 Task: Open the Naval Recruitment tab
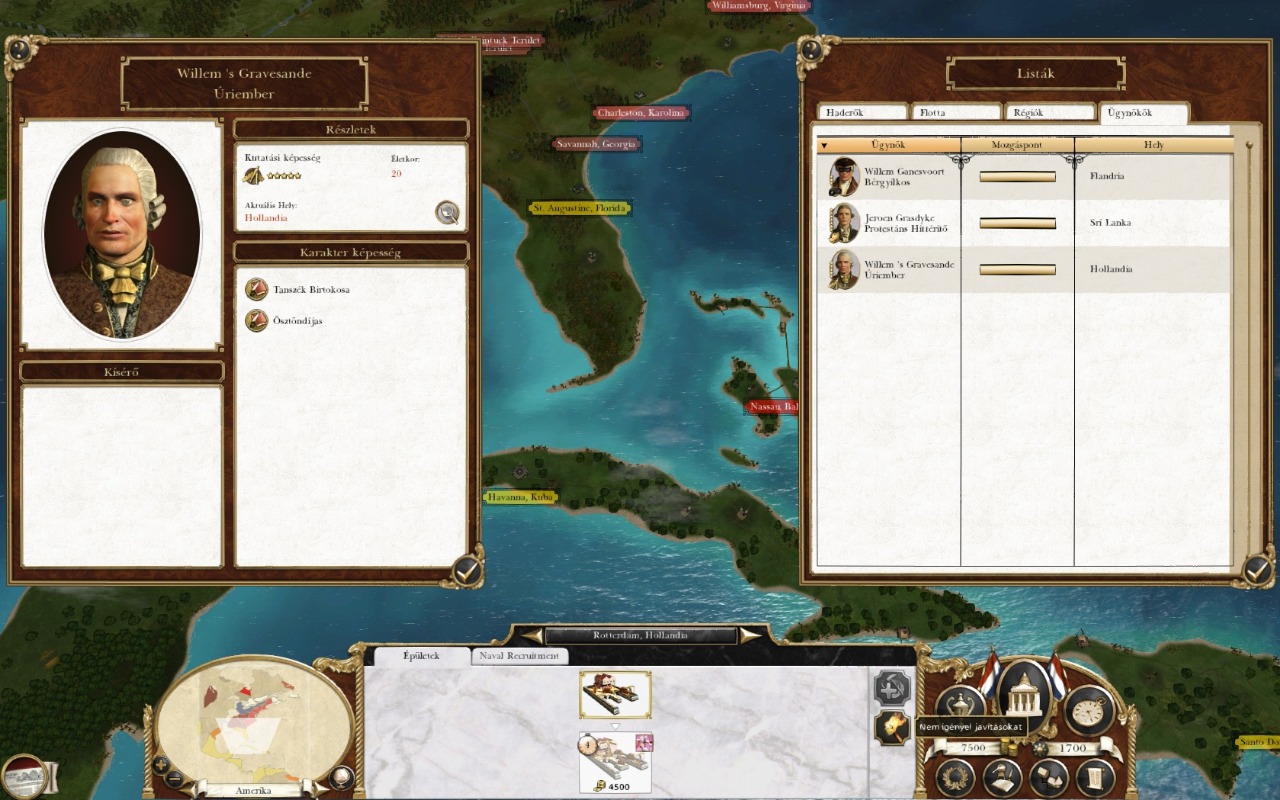coord(520,656)
